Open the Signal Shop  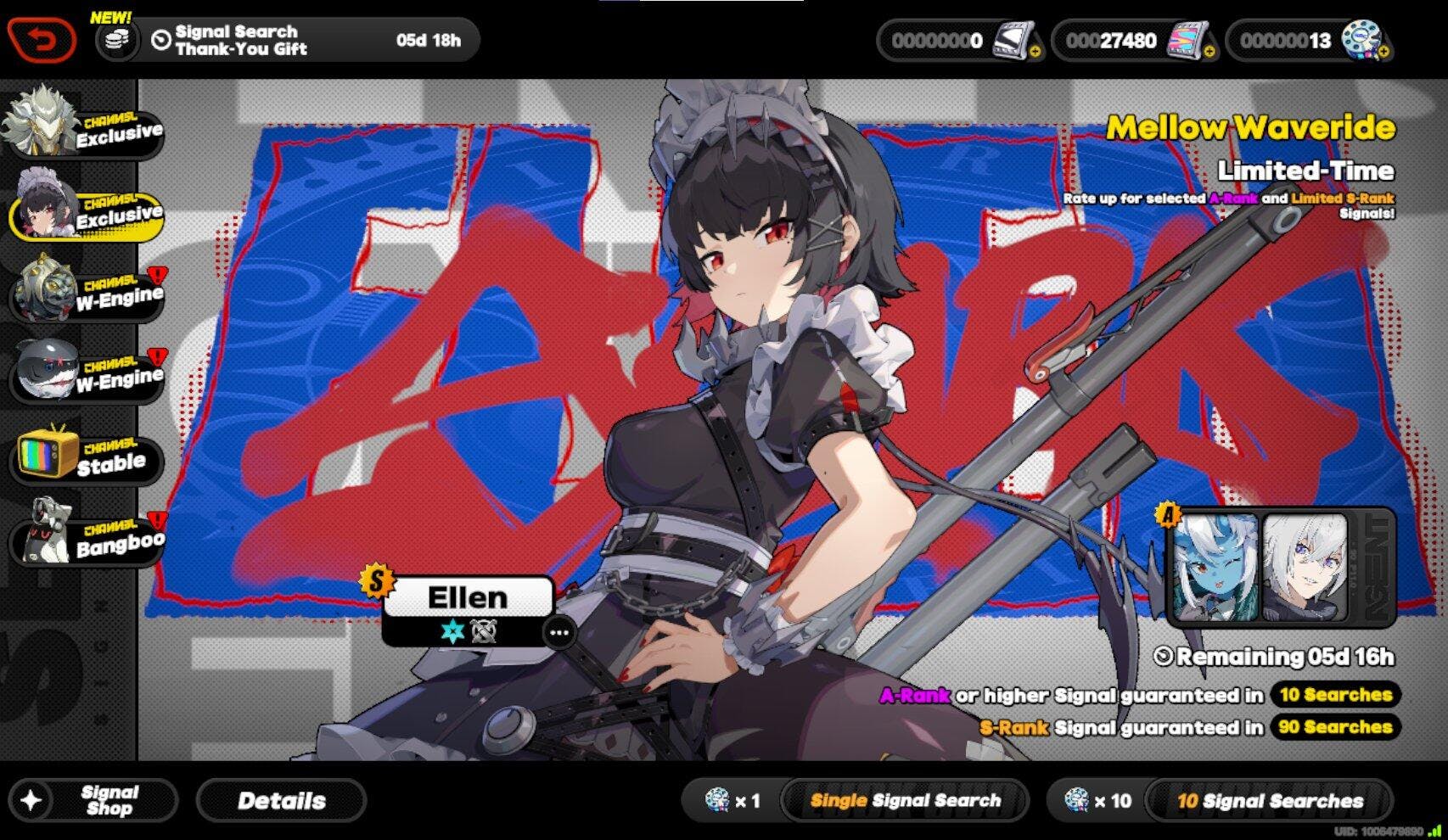tap(93, 800)
